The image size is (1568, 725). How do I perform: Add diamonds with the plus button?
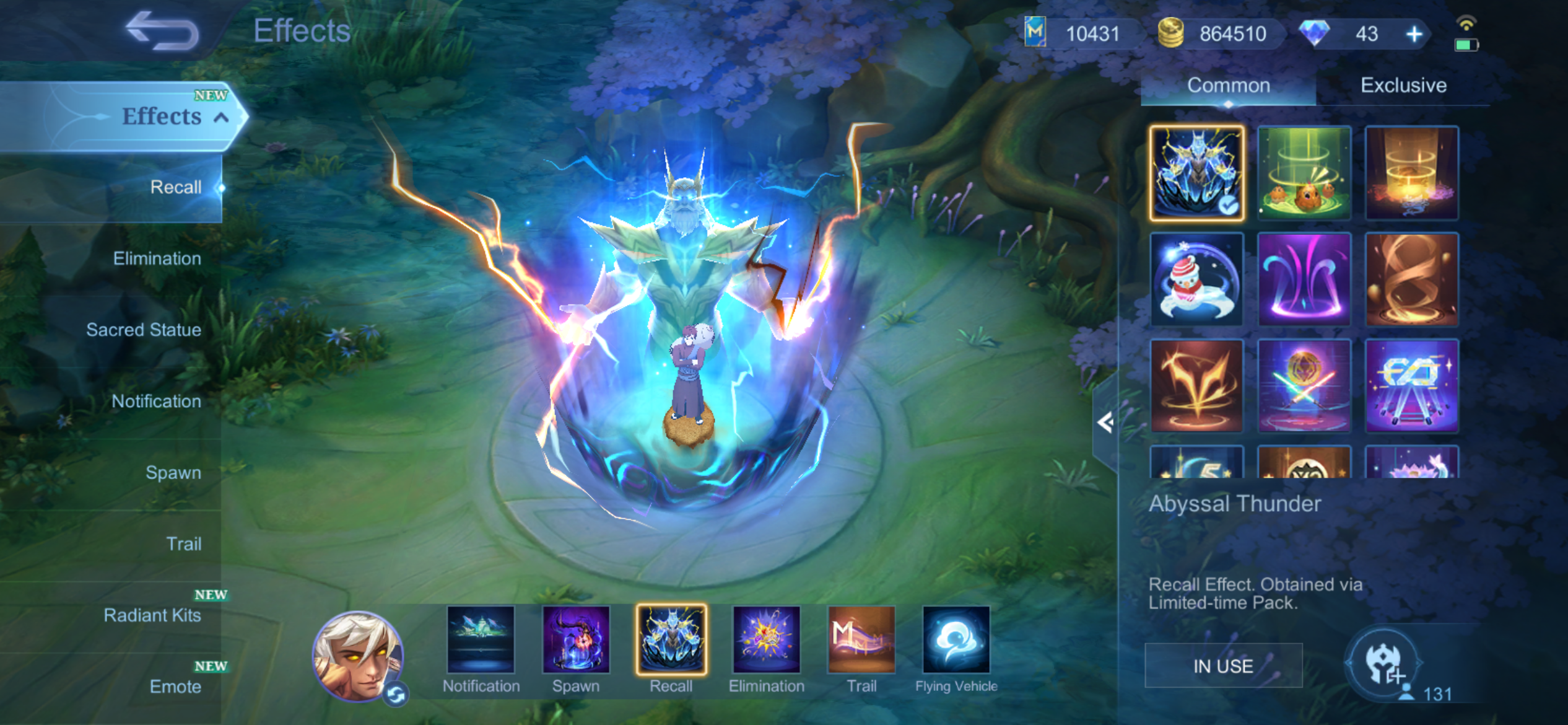(1414, 34)
